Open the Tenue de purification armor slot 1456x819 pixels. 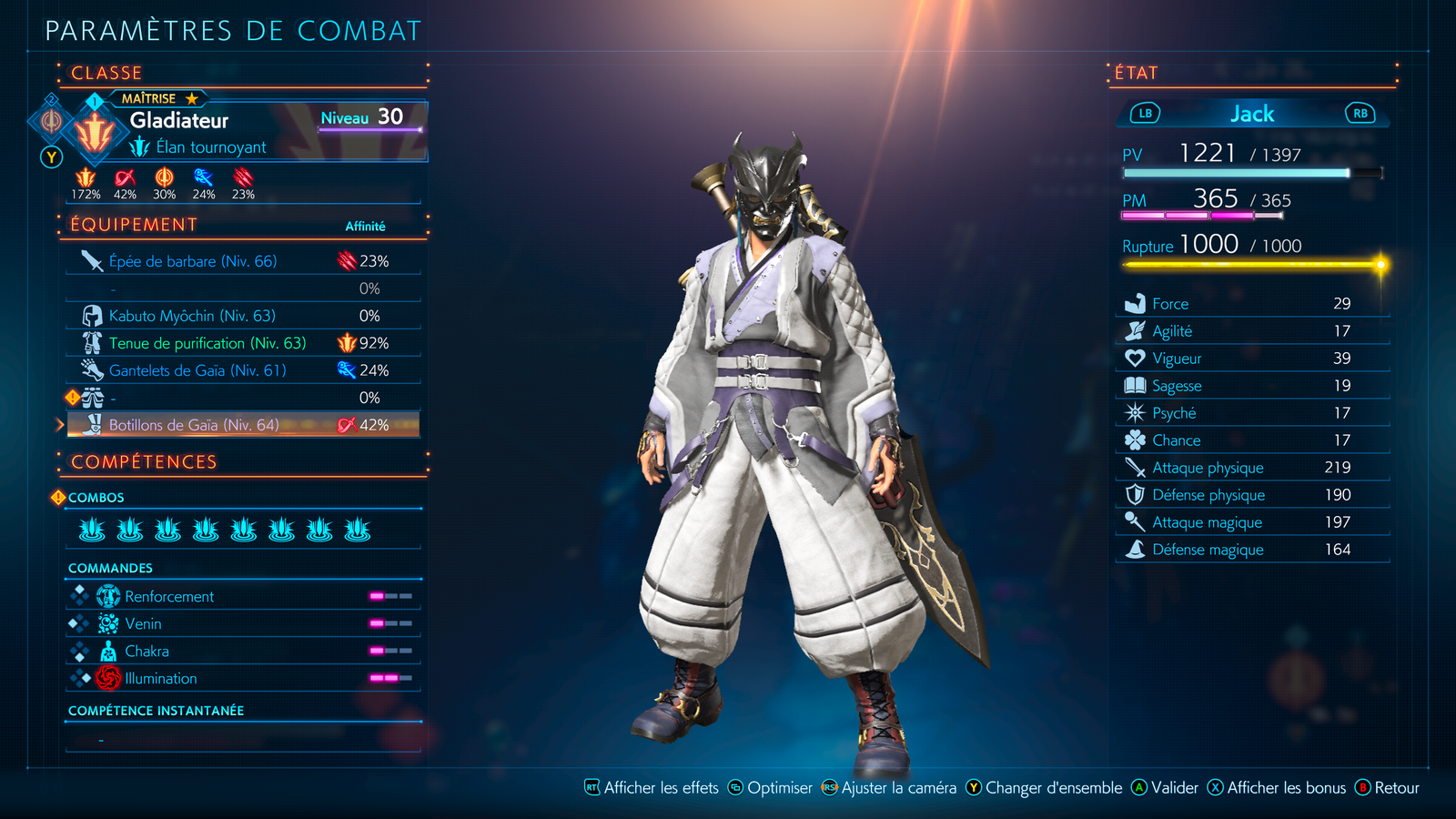coord(207,343)
